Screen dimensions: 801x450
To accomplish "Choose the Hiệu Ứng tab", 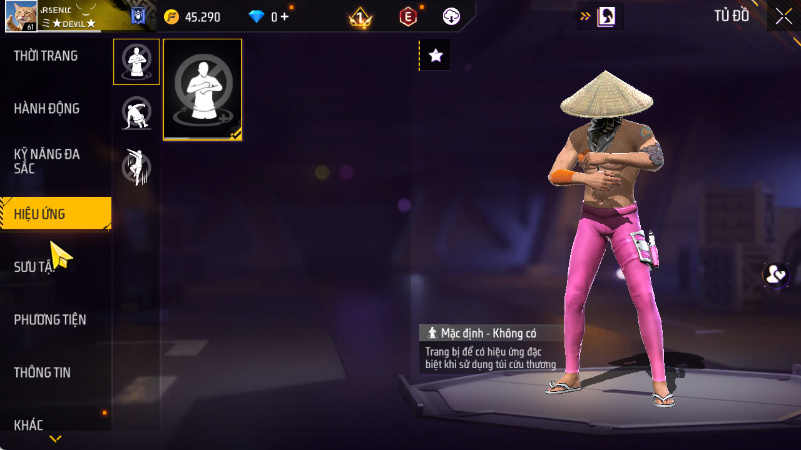I will 48,213.
